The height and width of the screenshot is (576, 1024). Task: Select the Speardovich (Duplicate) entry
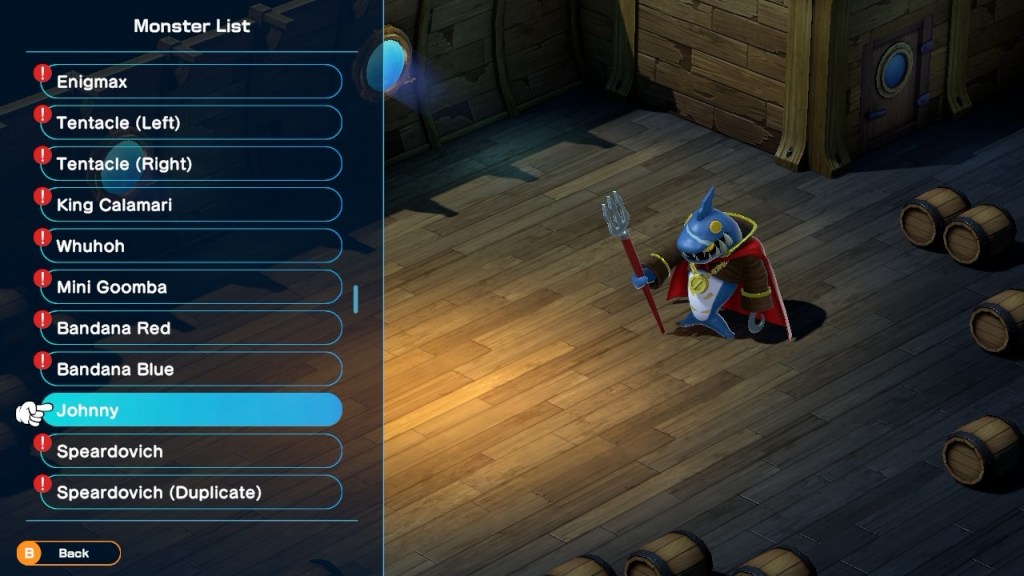[x=190, y=492]
